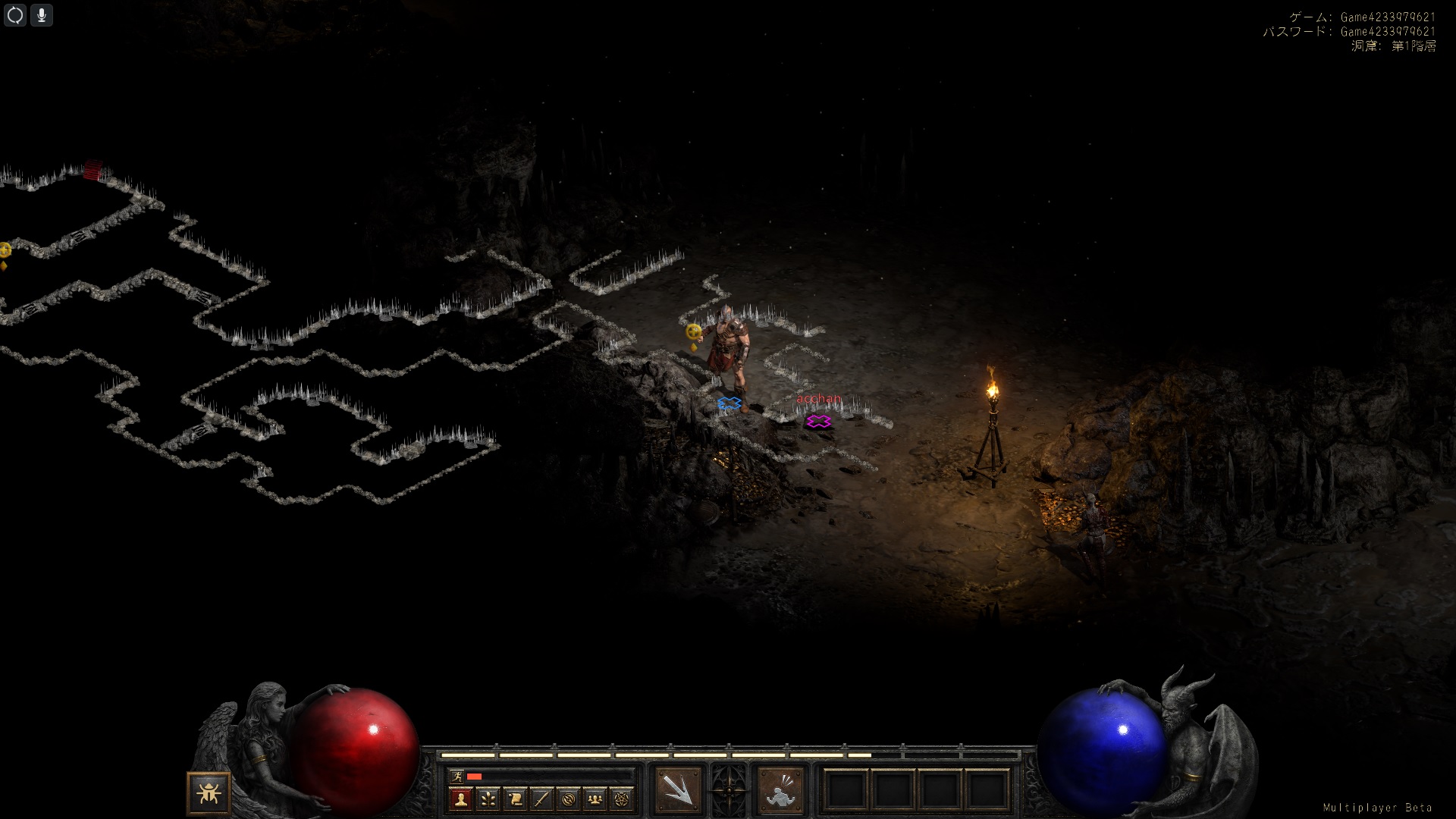Open the pentagram game menu icon
This screenshot has height=819, width=1456.
point(623,799)
